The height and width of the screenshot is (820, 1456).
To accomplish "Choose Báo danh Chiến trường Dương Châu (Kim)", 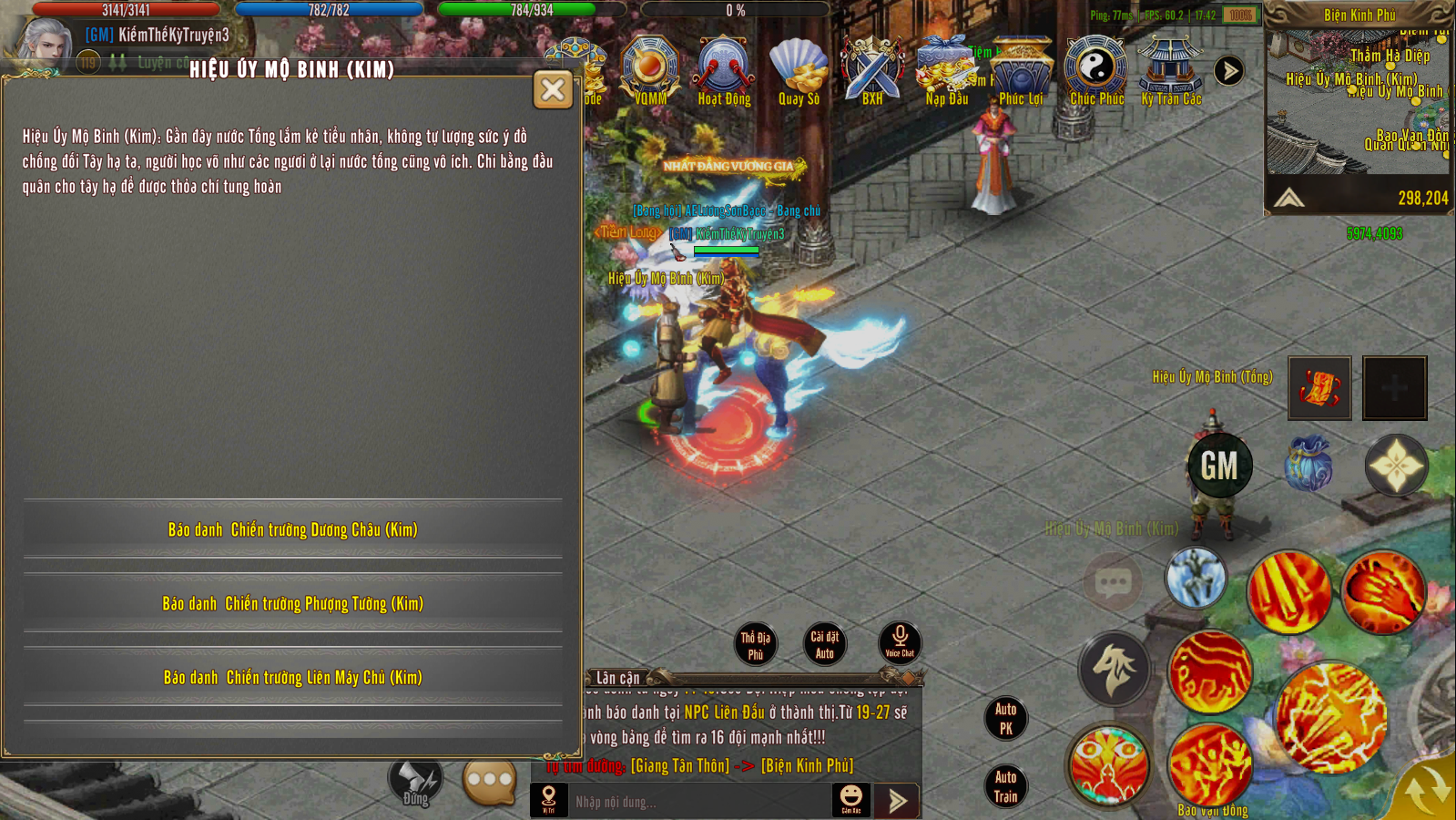I will click(x=292, y=529).
